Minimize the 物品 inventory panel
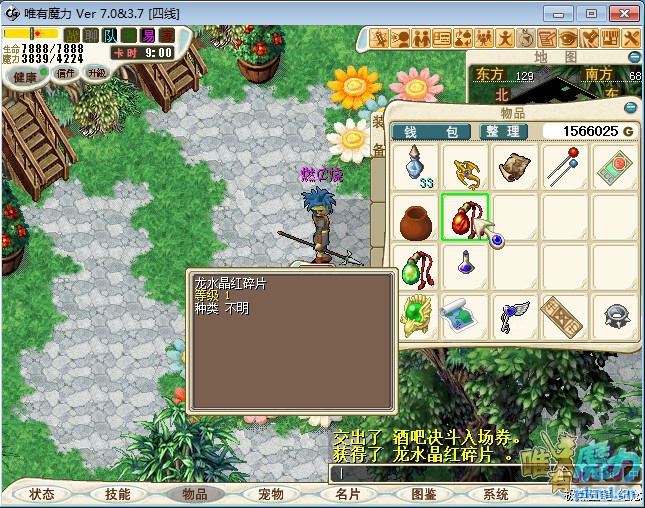This screenshot has height=508, width=645. pyautogui.click(x=630, y=107)
